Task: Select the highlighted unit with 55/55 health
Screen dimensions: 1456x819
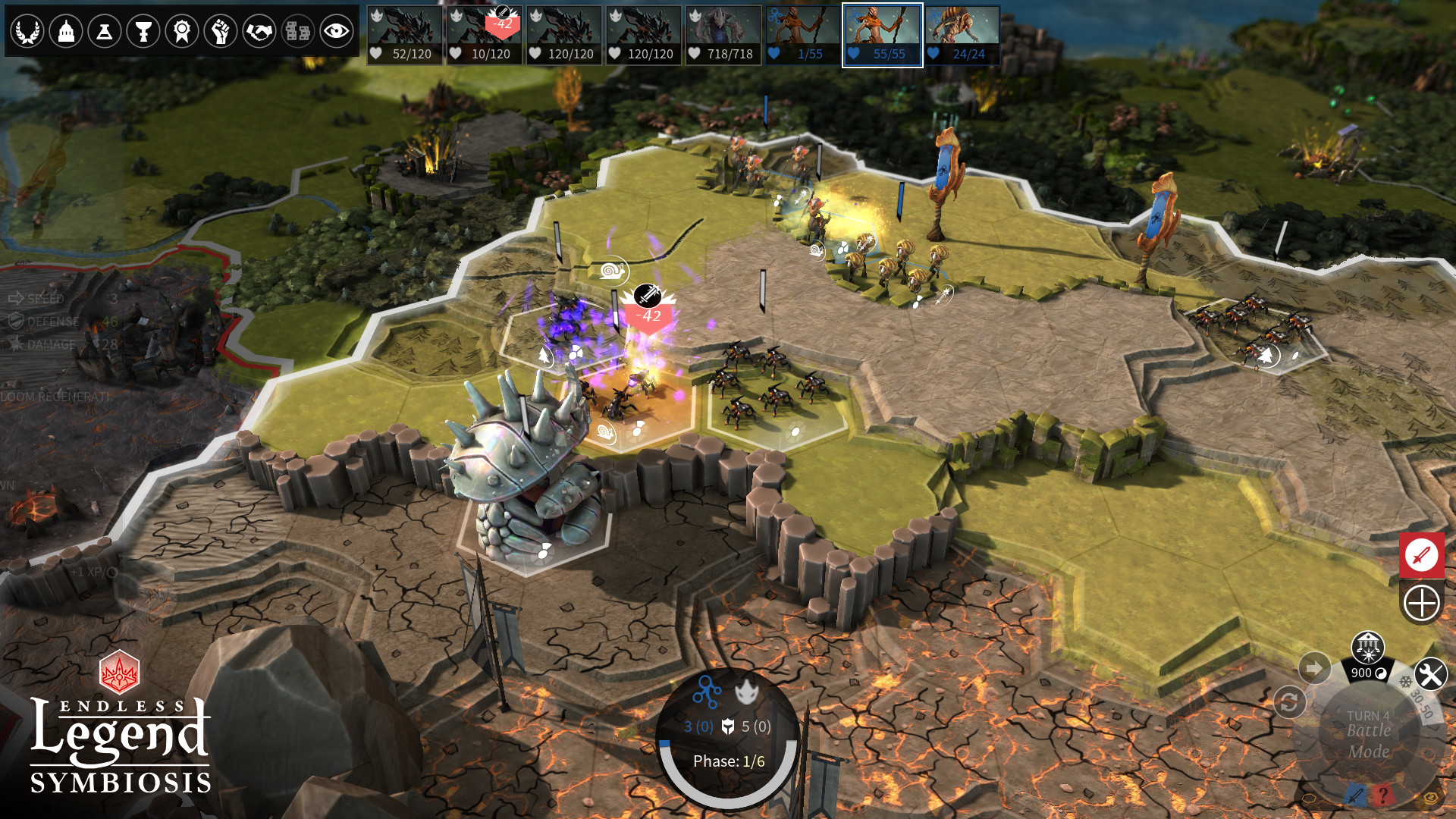Action: (x=883, y=36)
